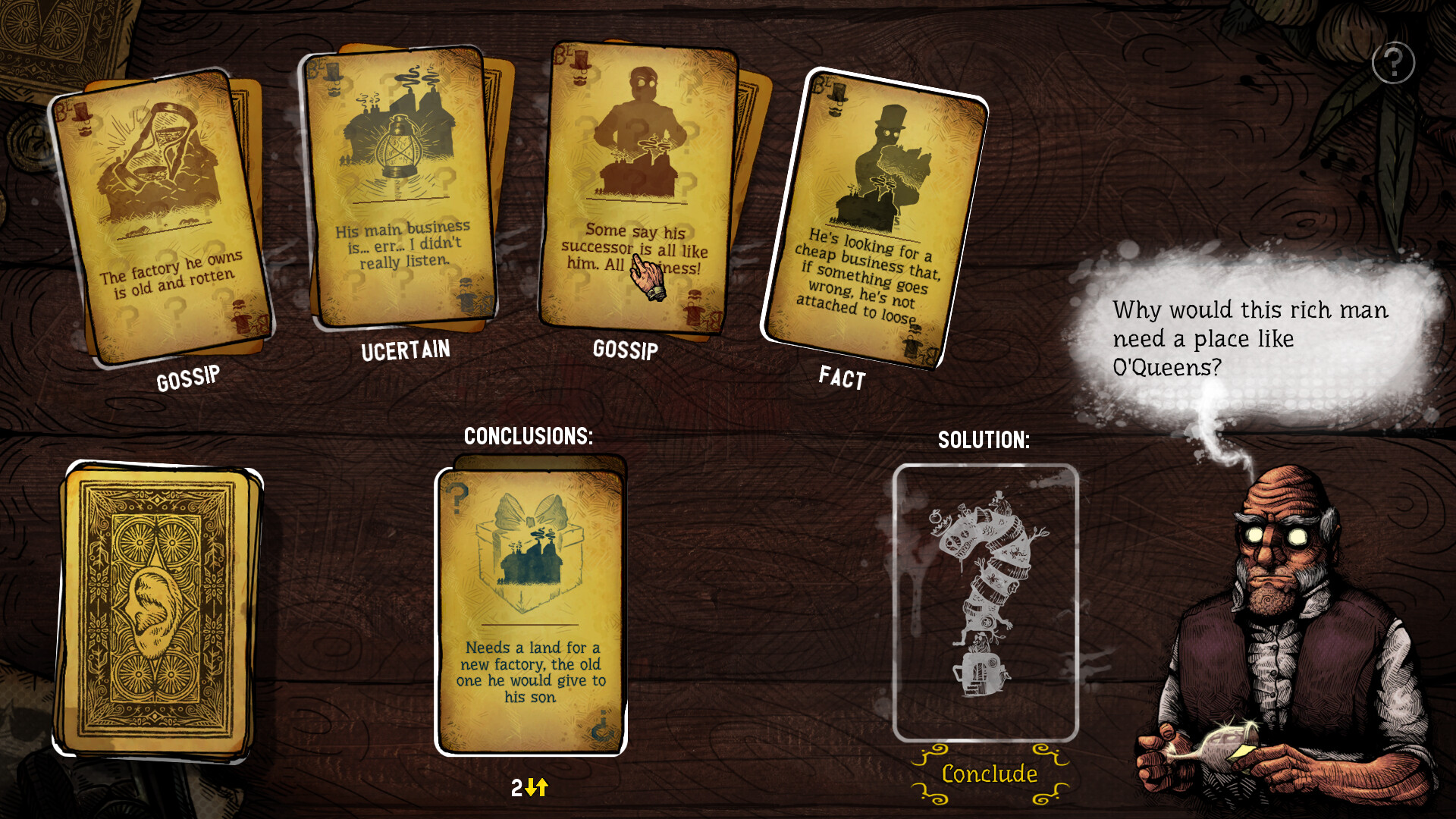Click the GOSSIP label under the hourglass card
This screenshot has width=1456, height=819.
188,375
